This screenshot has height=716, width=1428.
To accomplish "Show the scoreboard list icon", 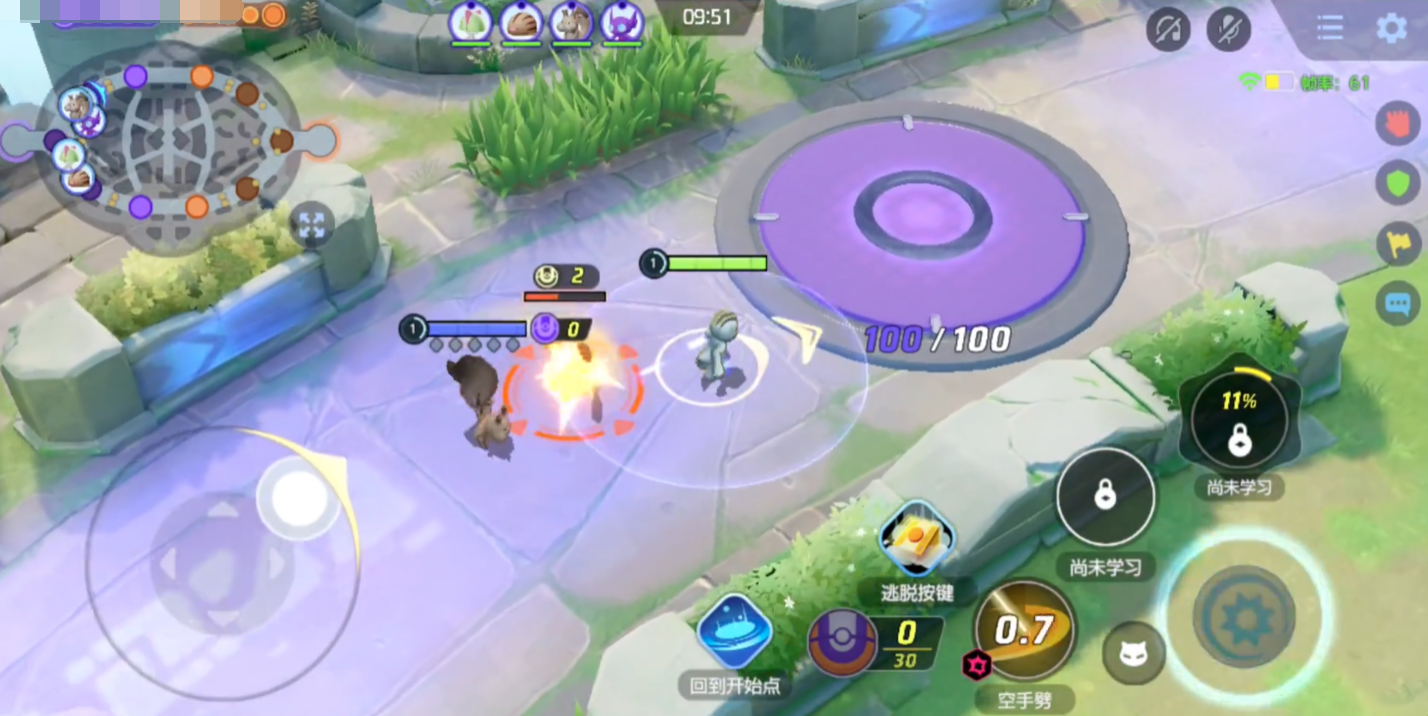I will click(x=1330, y=28).
